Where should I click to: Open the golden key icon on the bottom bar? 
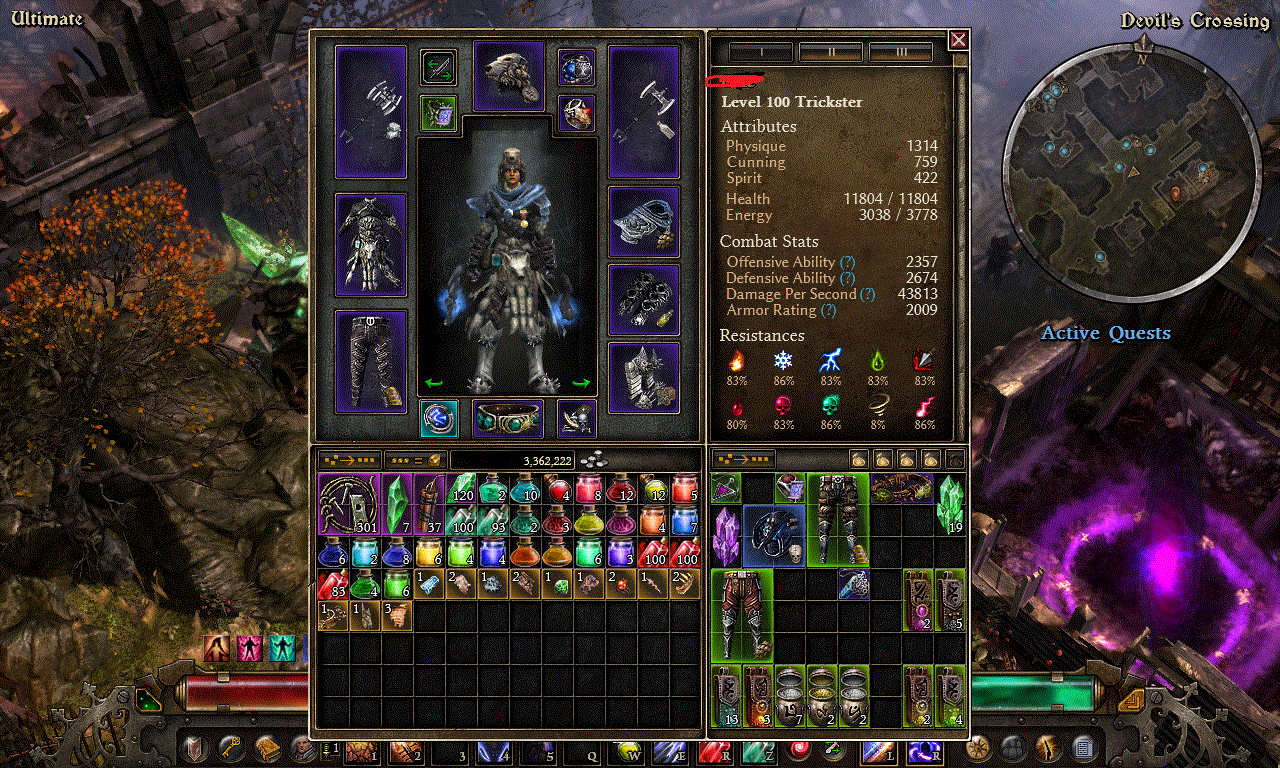229,749
